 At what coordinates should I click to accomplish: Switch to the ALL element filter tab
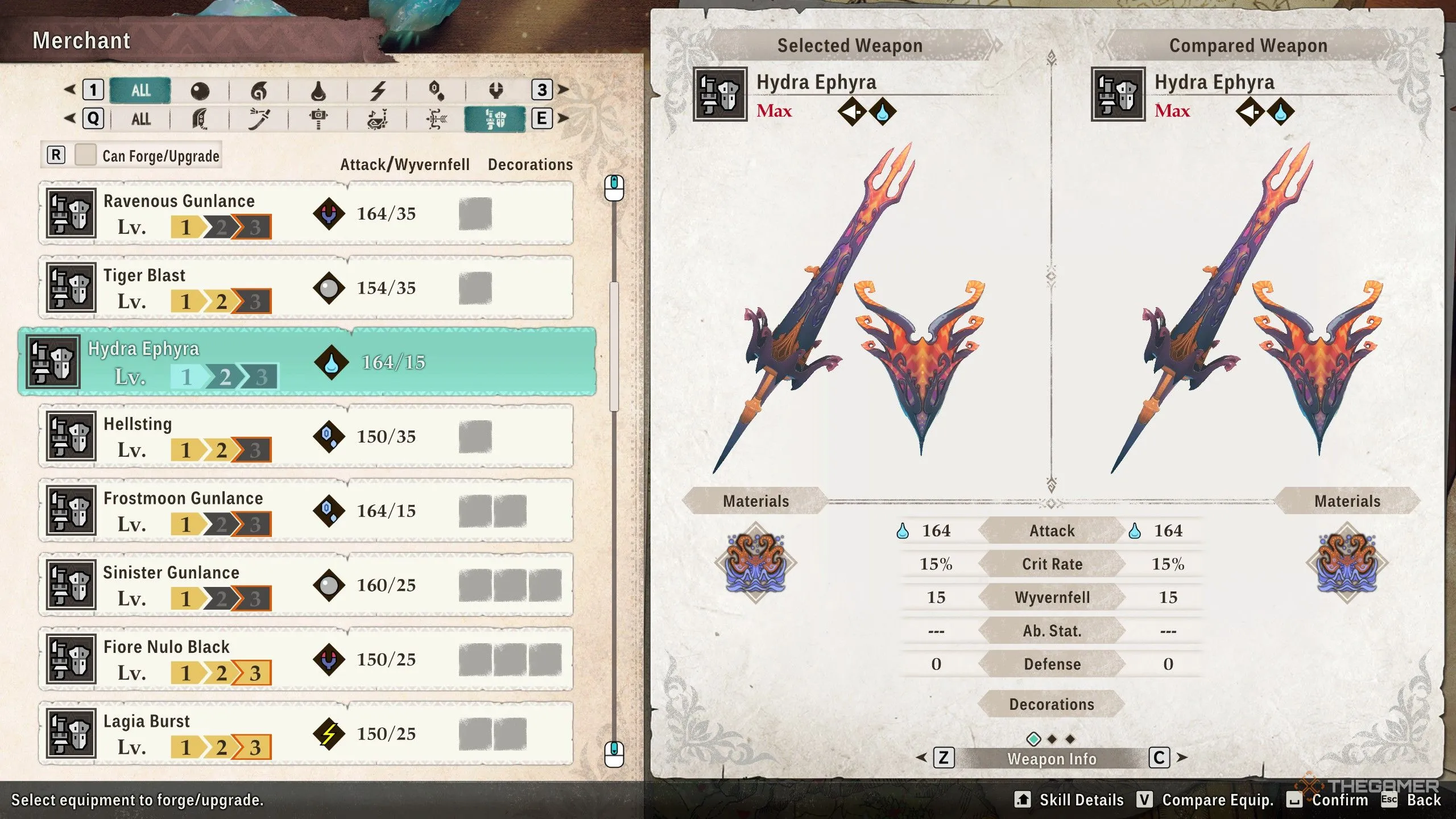tap(140, 90)
